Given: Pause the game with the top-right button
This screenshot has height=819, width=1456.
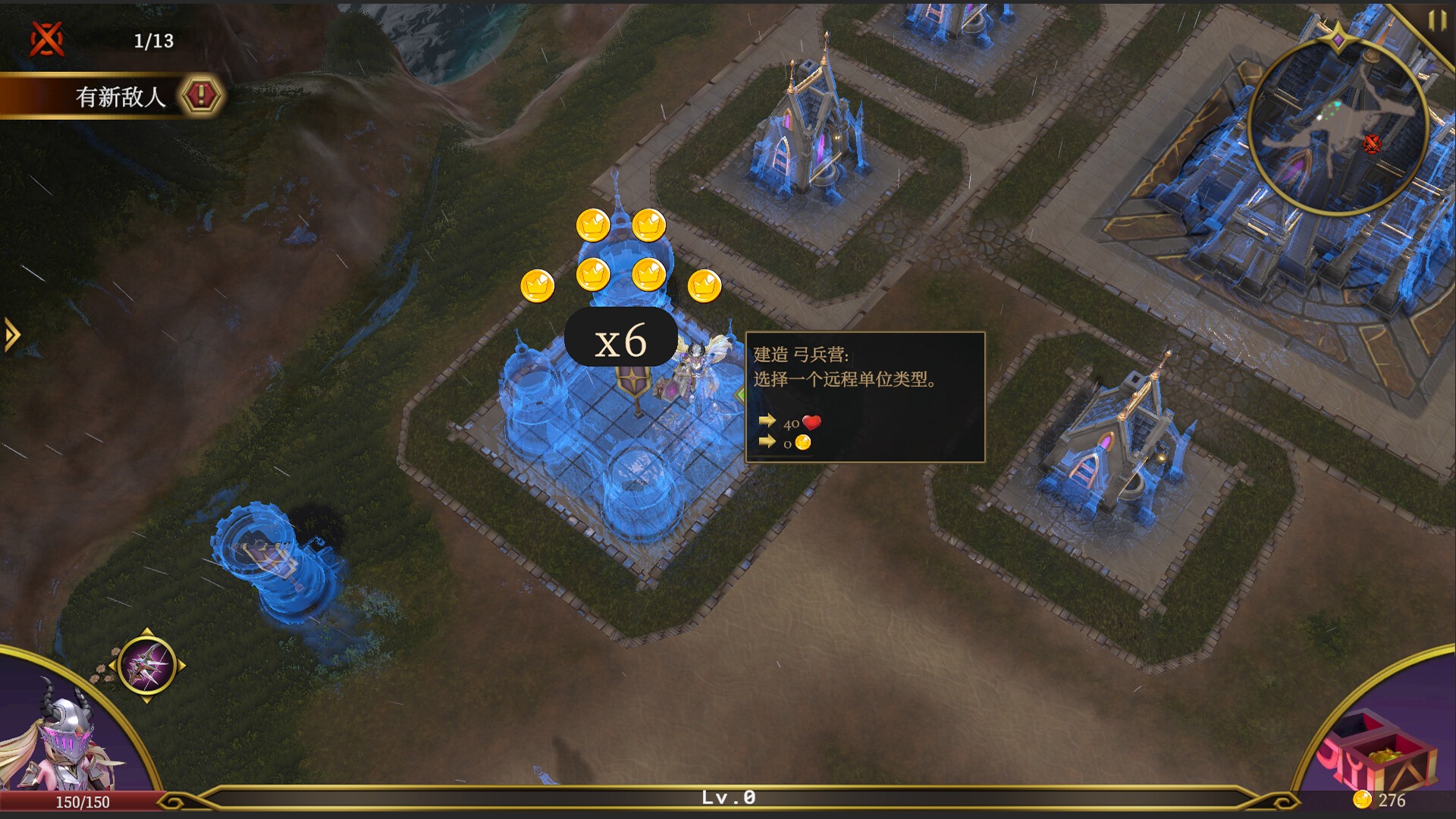Looking at the screenshot, I should point(1436,20).
